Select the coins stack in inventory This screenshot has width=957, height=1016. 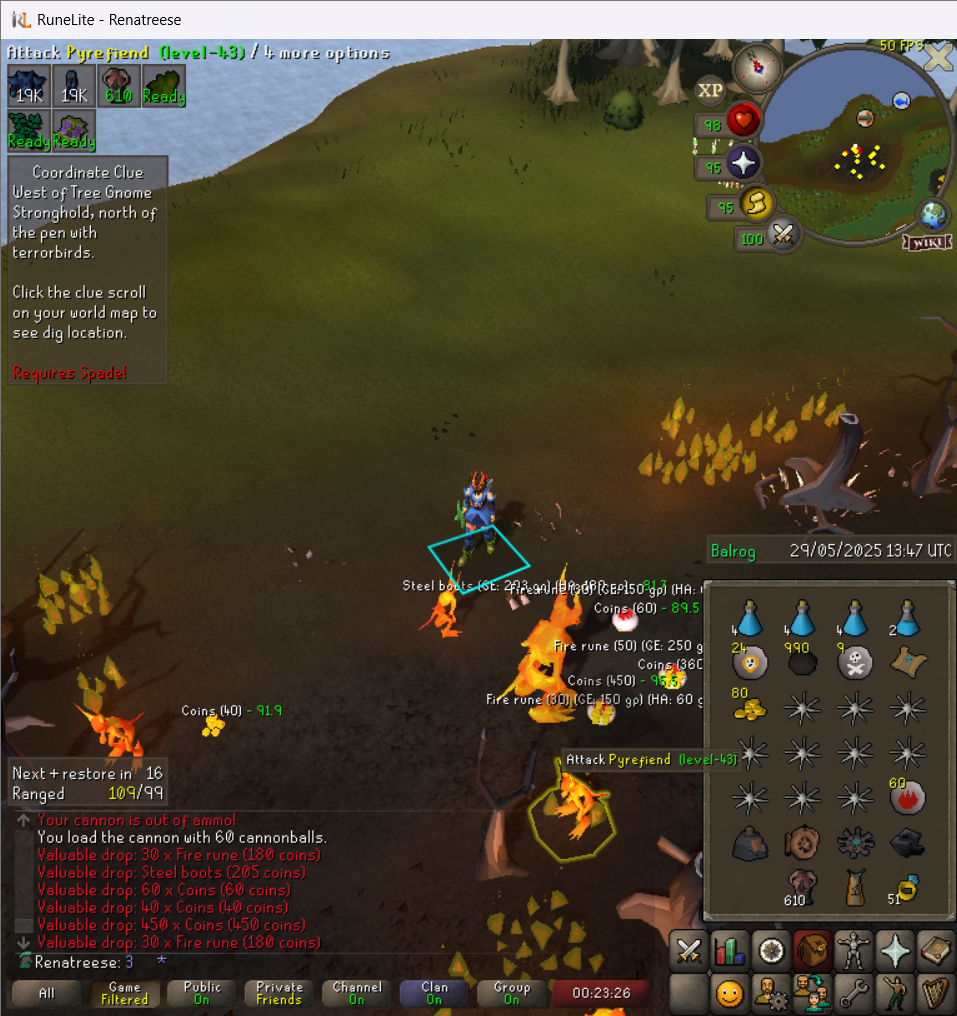point(747,706)
